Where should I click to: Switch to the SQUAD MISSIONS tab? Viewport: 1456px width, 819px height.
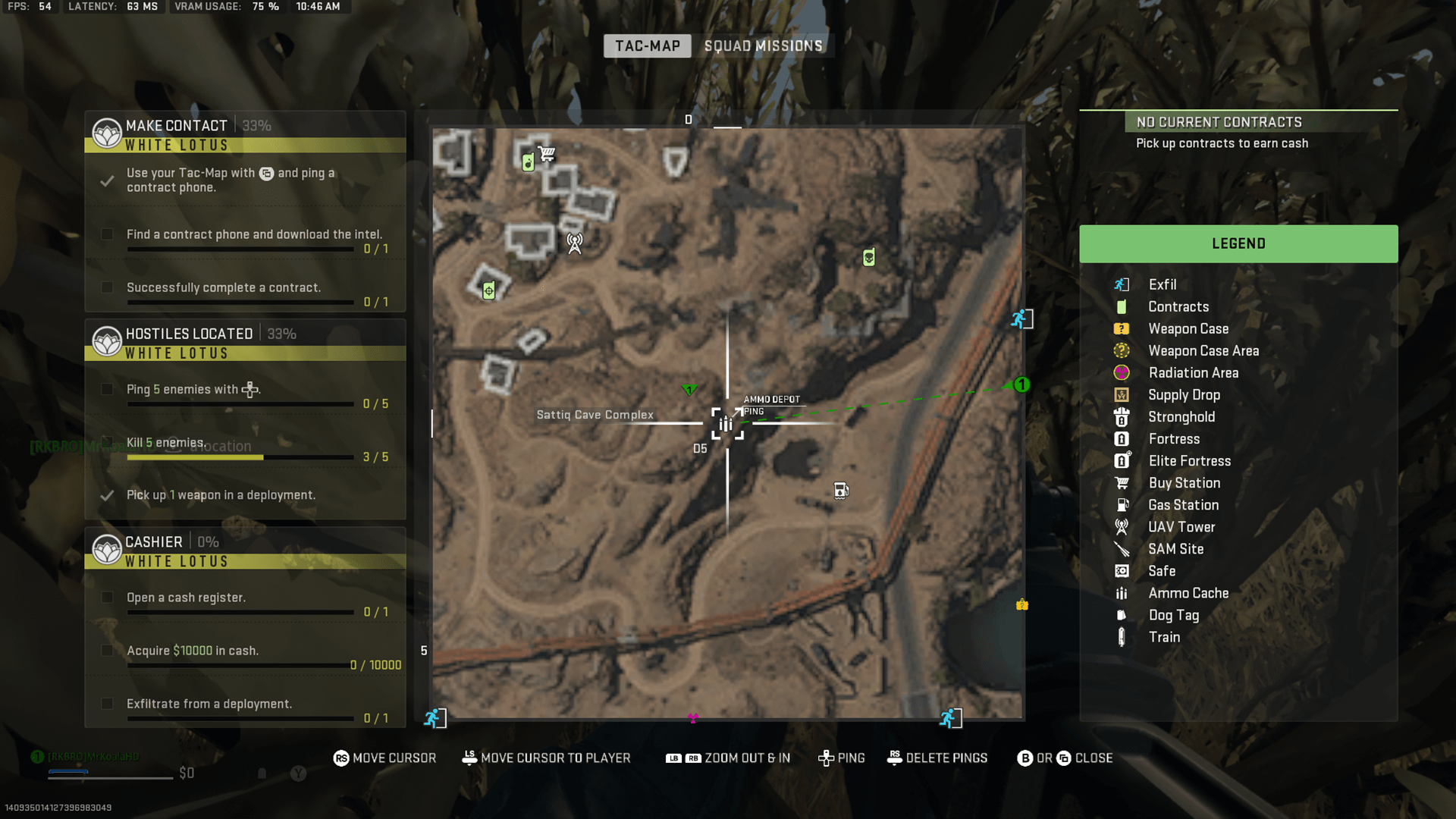tap(763, 45)
